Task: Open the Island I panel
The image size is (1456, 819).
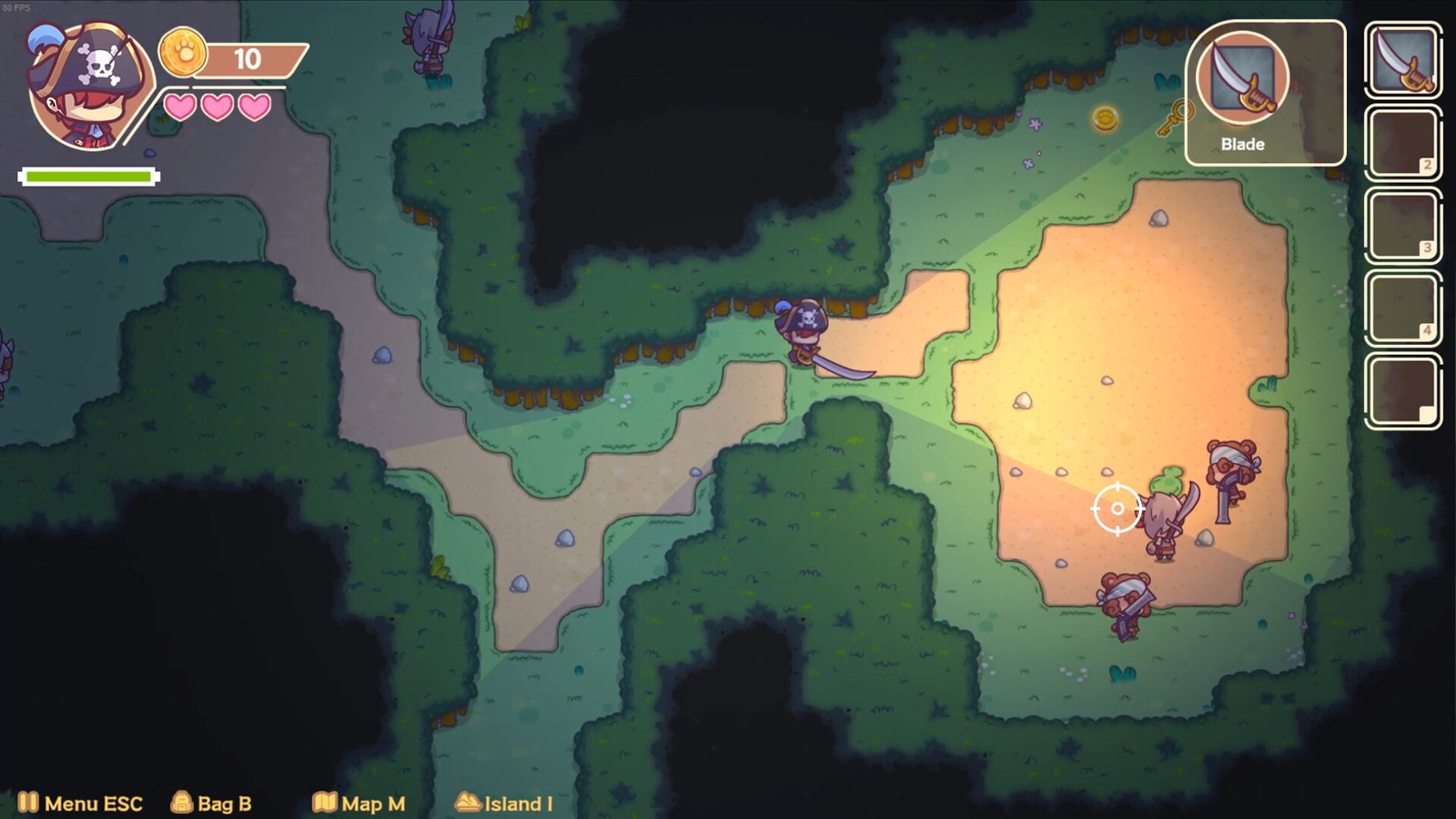Action: click(504, 803)
